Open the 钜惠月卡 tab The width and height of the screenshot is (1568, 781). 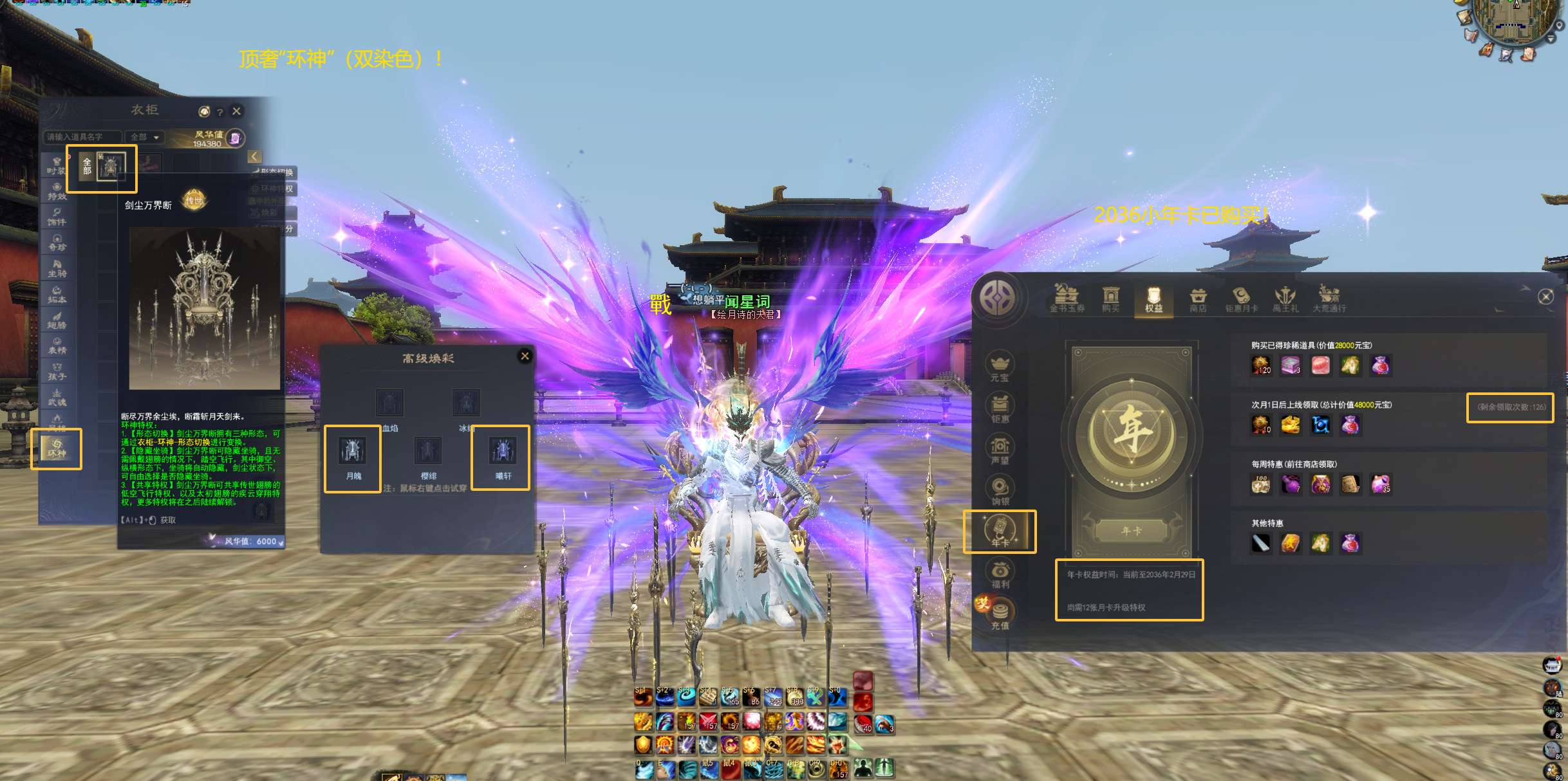point(1241,300)
